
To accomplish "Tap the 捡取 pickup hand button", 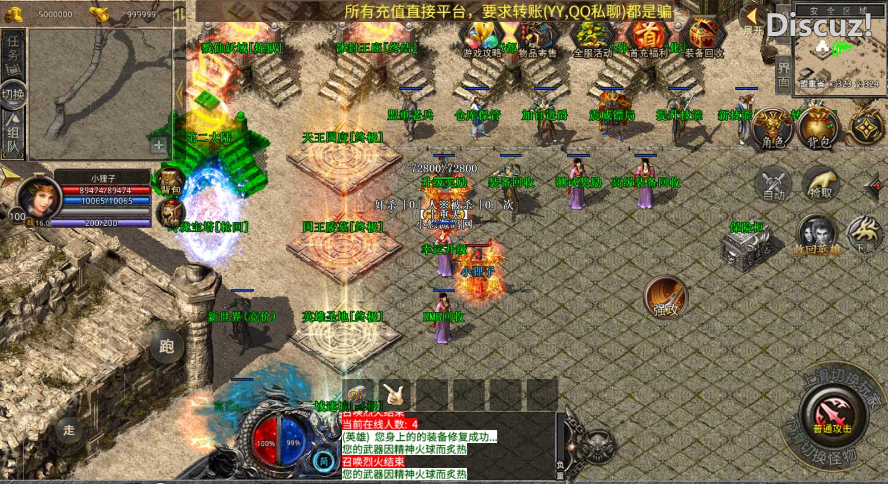I will pyautogui.click(x=819, y=184).
